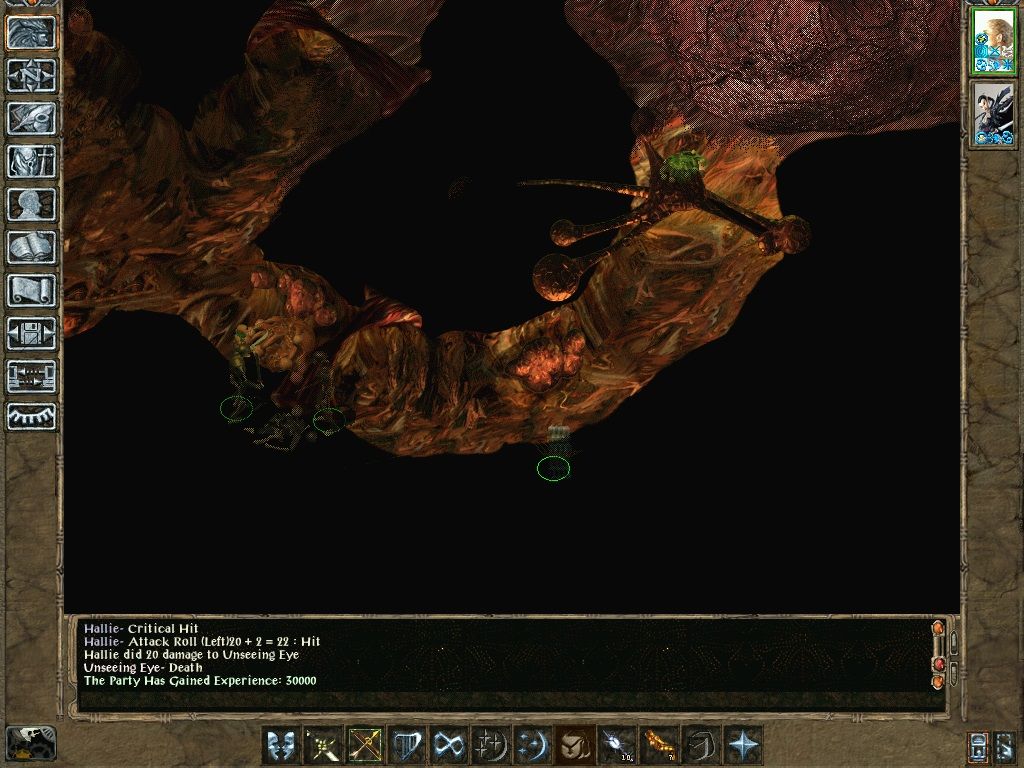Open the priest scroll button
Viewport: 1024px width, 768px height.
32,290
